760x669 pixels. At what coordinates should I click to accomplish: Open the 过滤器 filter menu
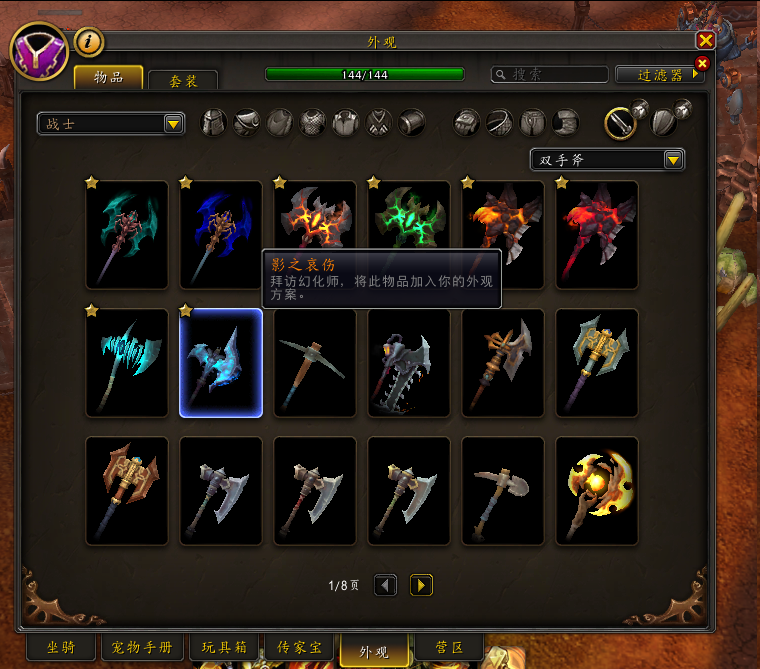tap(660, 75)
